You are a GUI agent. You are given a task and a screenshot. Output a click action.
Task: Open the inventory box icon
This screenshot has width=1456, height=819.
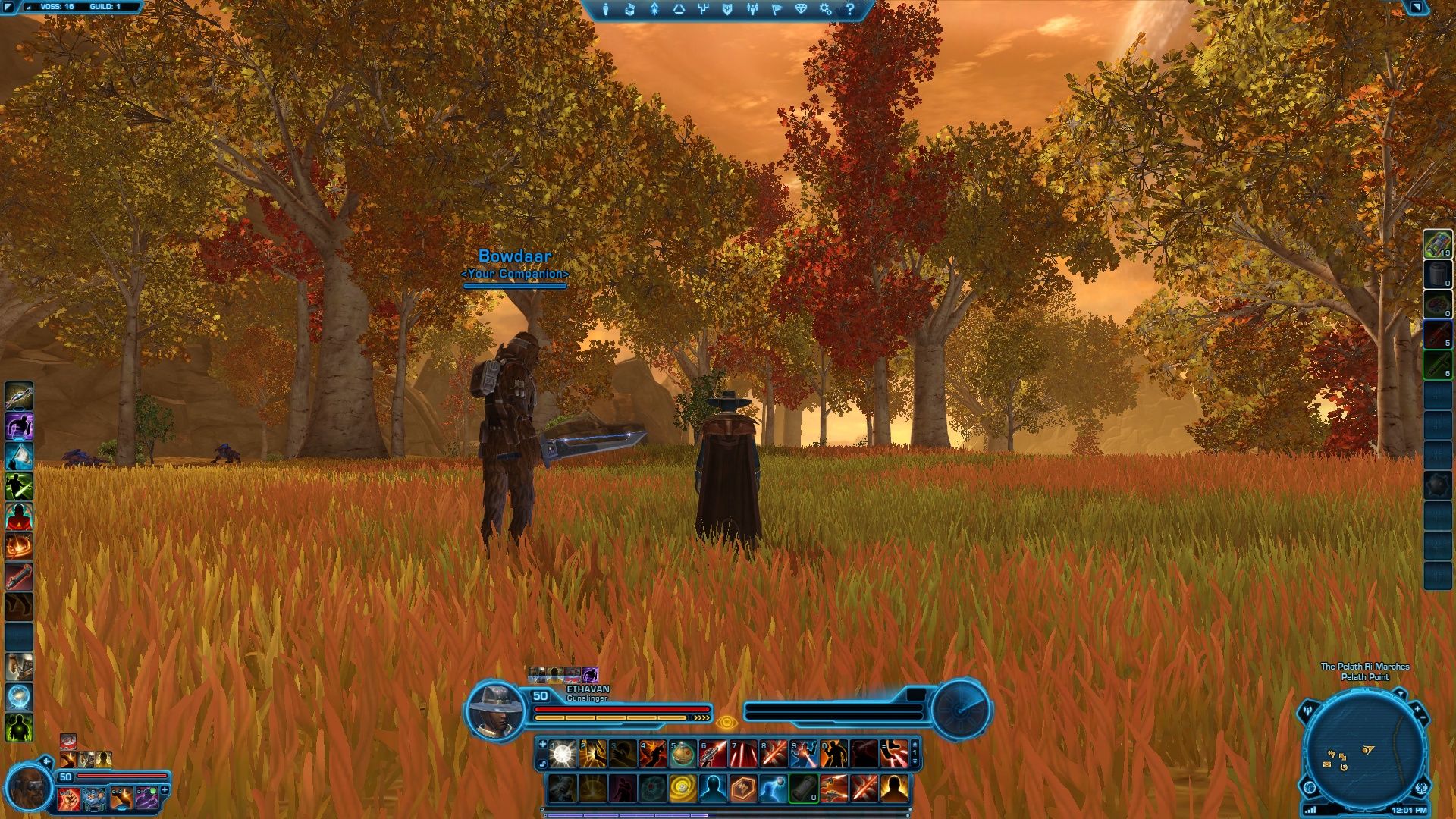click(x=629, y=10)
